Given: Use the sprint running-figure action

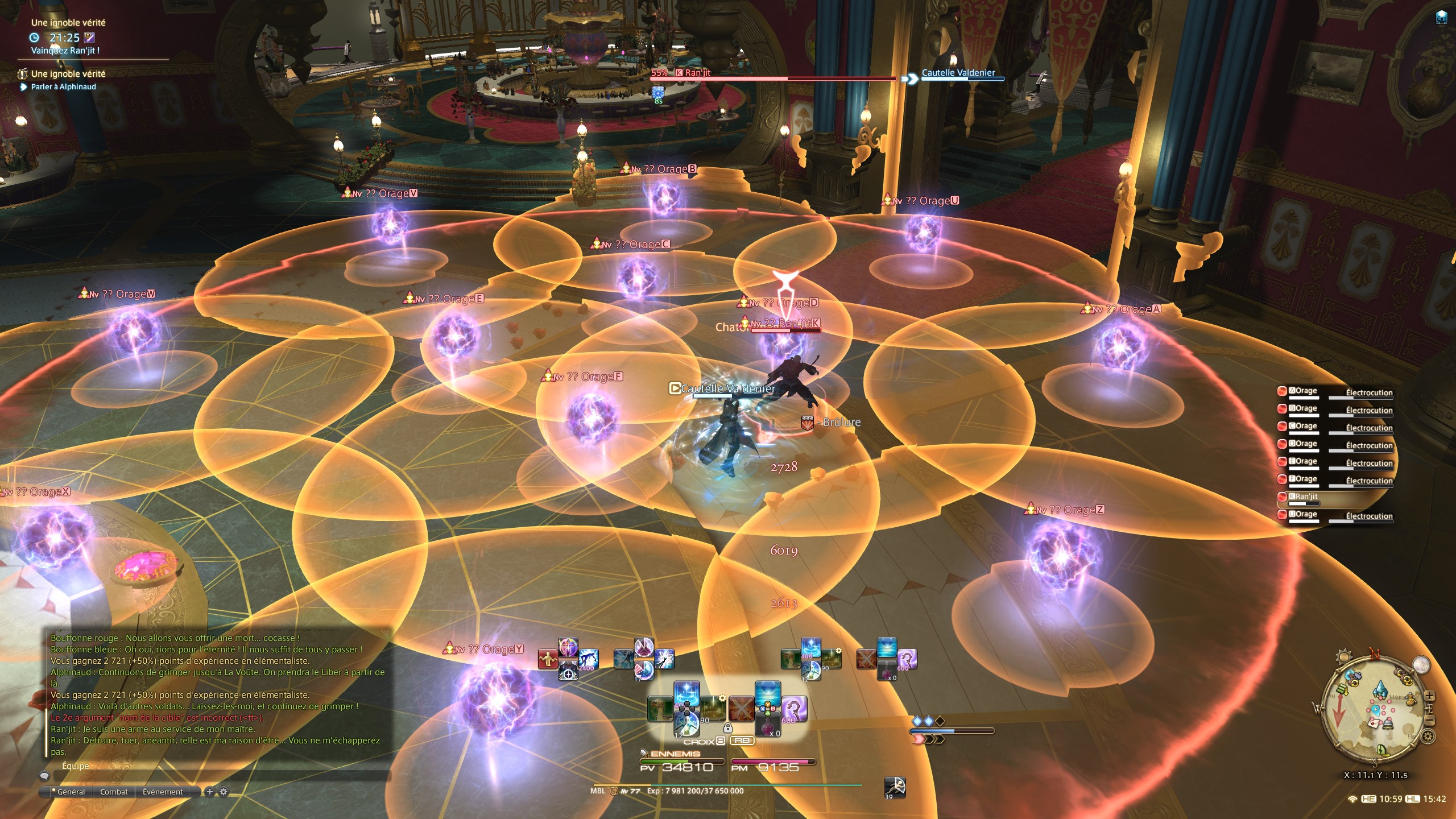Looking at the screenshot, I should (894, 787).
